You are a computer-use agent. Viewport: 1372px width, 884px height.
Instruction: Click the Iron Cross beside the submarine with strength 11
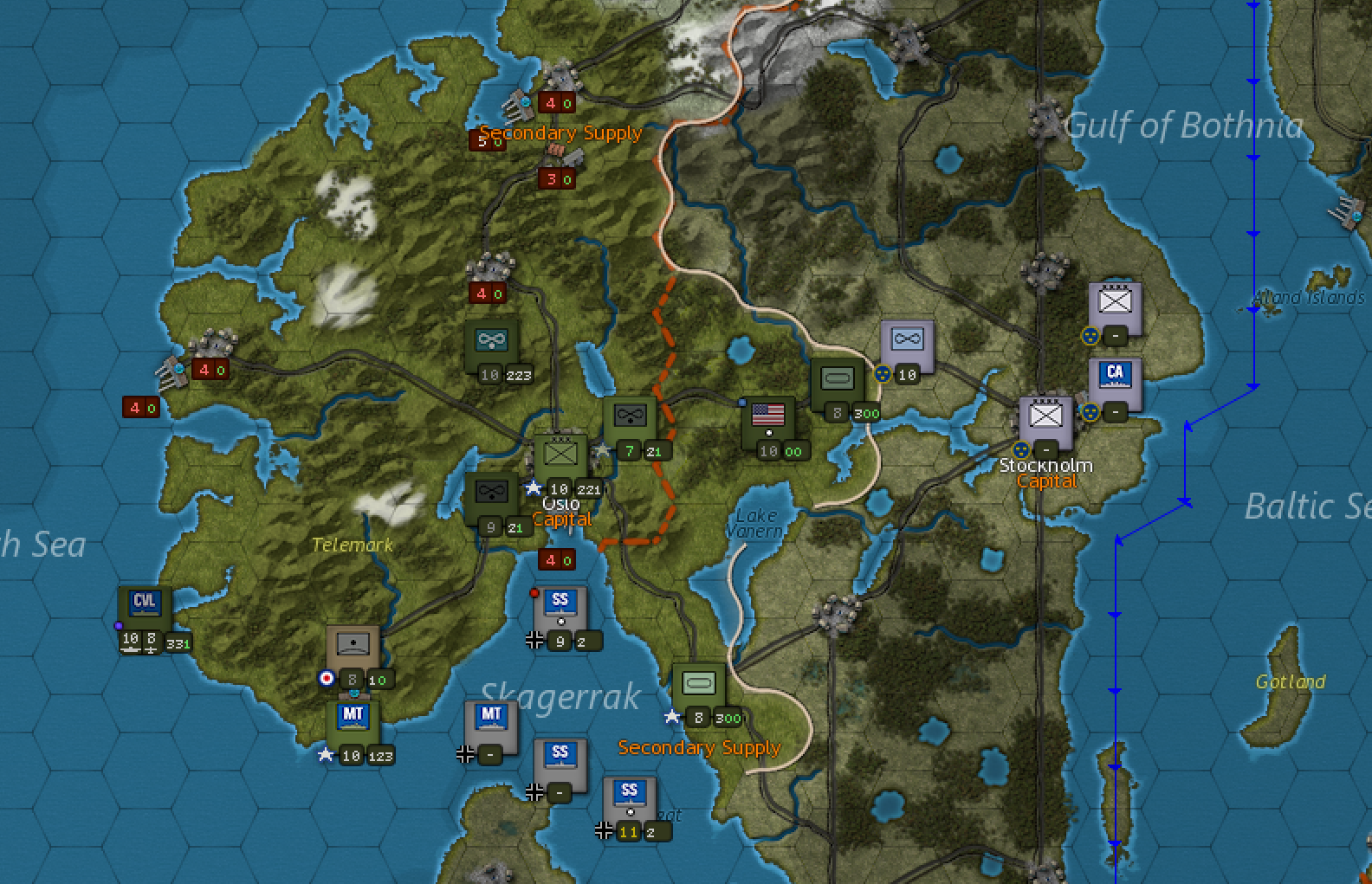604,832
